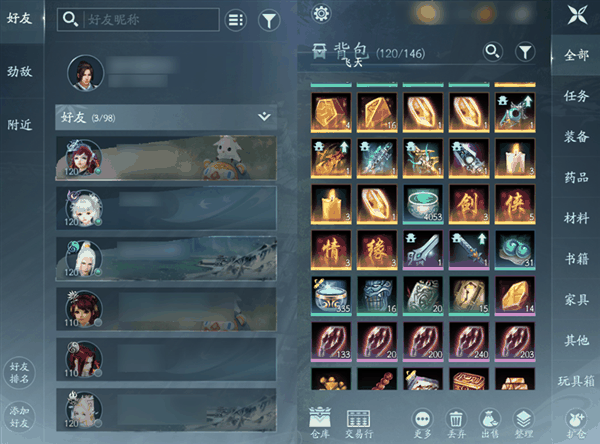The image size is (600, 444).
Task: Click the 好友昵称 friend search field
Action: (138, 19)
